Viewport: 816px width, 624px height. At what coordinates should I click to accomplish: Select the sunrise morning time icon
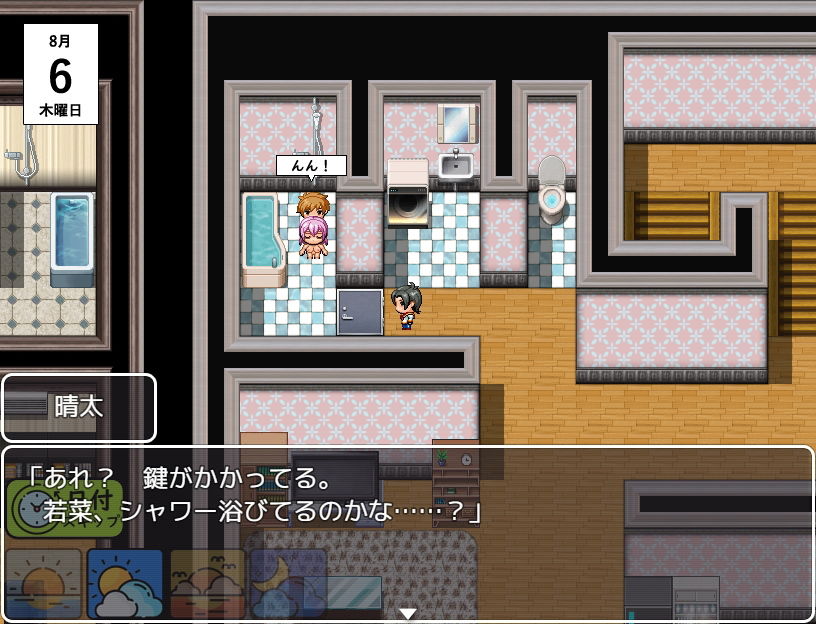(x=44, y=584)
